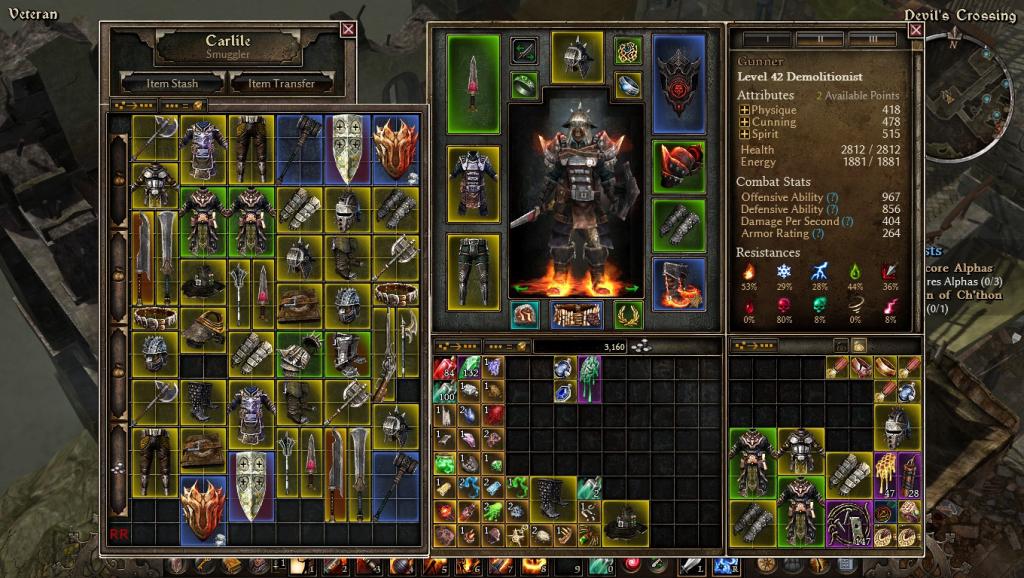Add a point to Physique
Screen dimensions: 1024x578
744,110
